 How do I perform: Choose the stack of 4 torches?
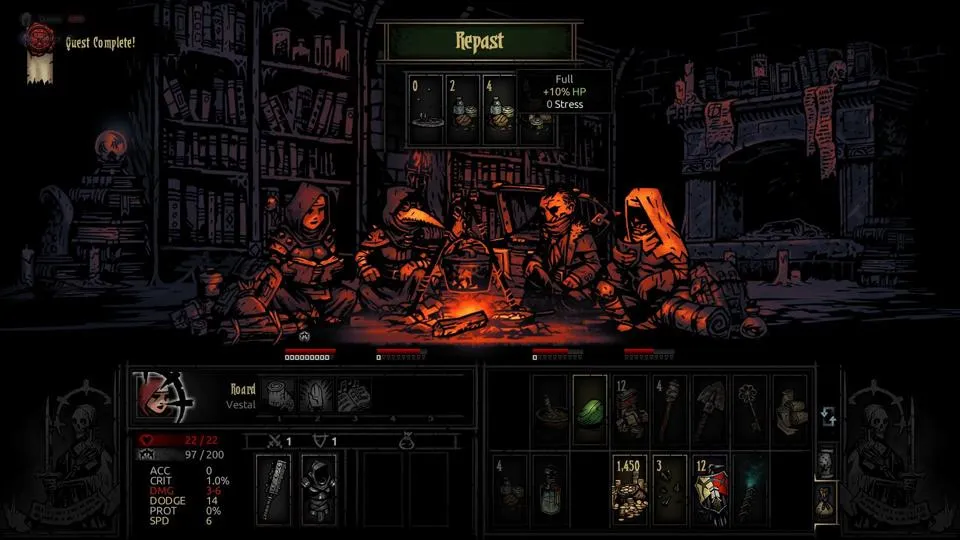[x=669, y=409]
